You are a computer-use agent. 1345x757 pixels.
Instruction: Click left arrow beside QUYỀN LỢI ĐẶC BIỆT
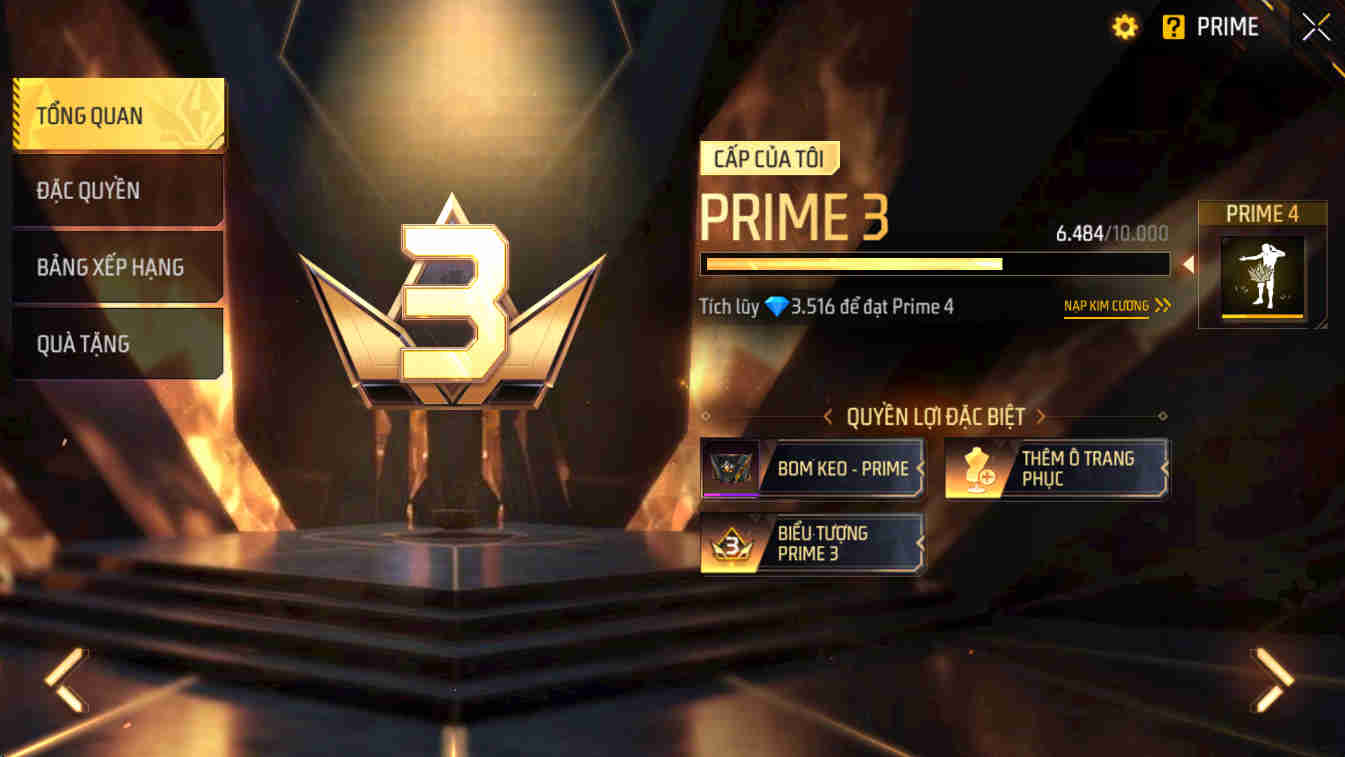828,416
